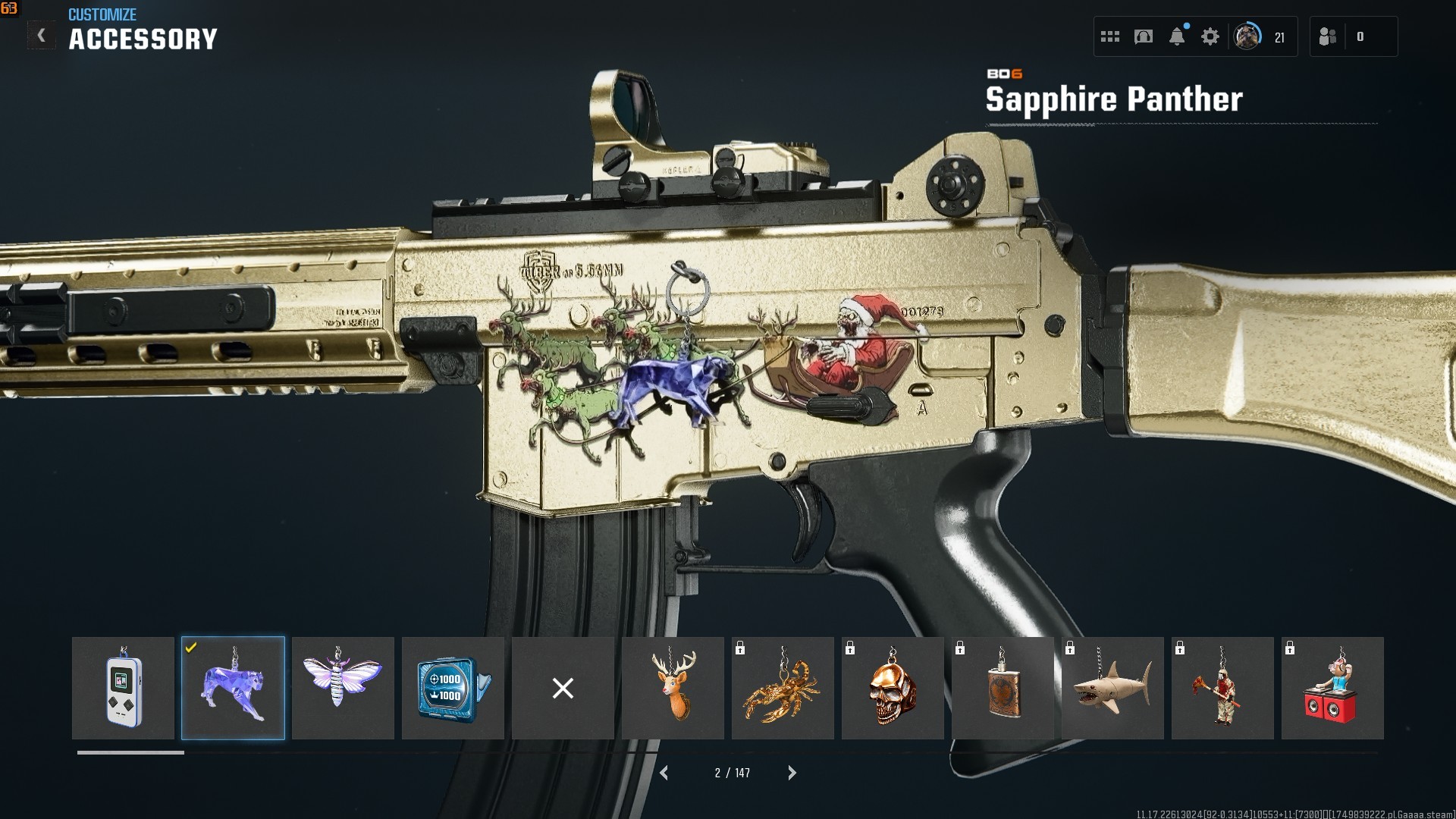Go to the previous accessory page
This screenshot has height=819, width=1456.
click(x=664, y=773)
